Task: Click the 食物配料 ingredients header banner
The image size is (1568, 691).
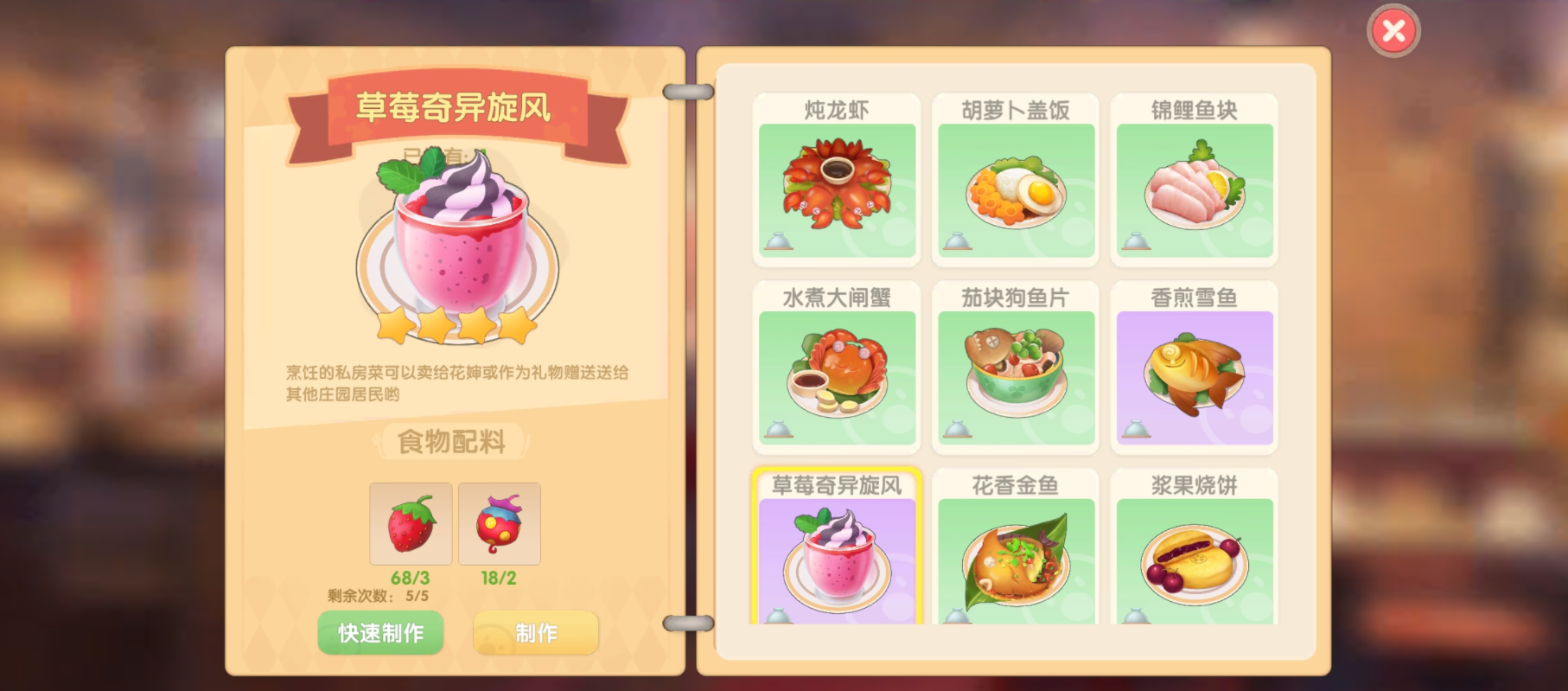Action: click(453, 441)
